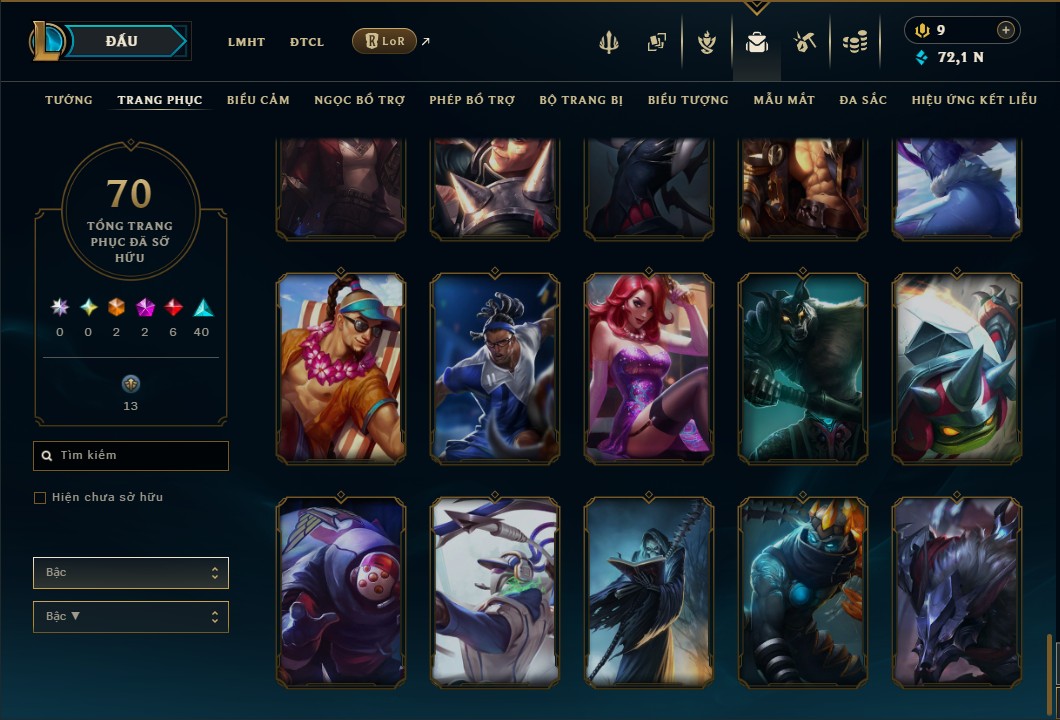Toggle the Hiện chưa sở hữu checkbox

click(x=40, y=498)
